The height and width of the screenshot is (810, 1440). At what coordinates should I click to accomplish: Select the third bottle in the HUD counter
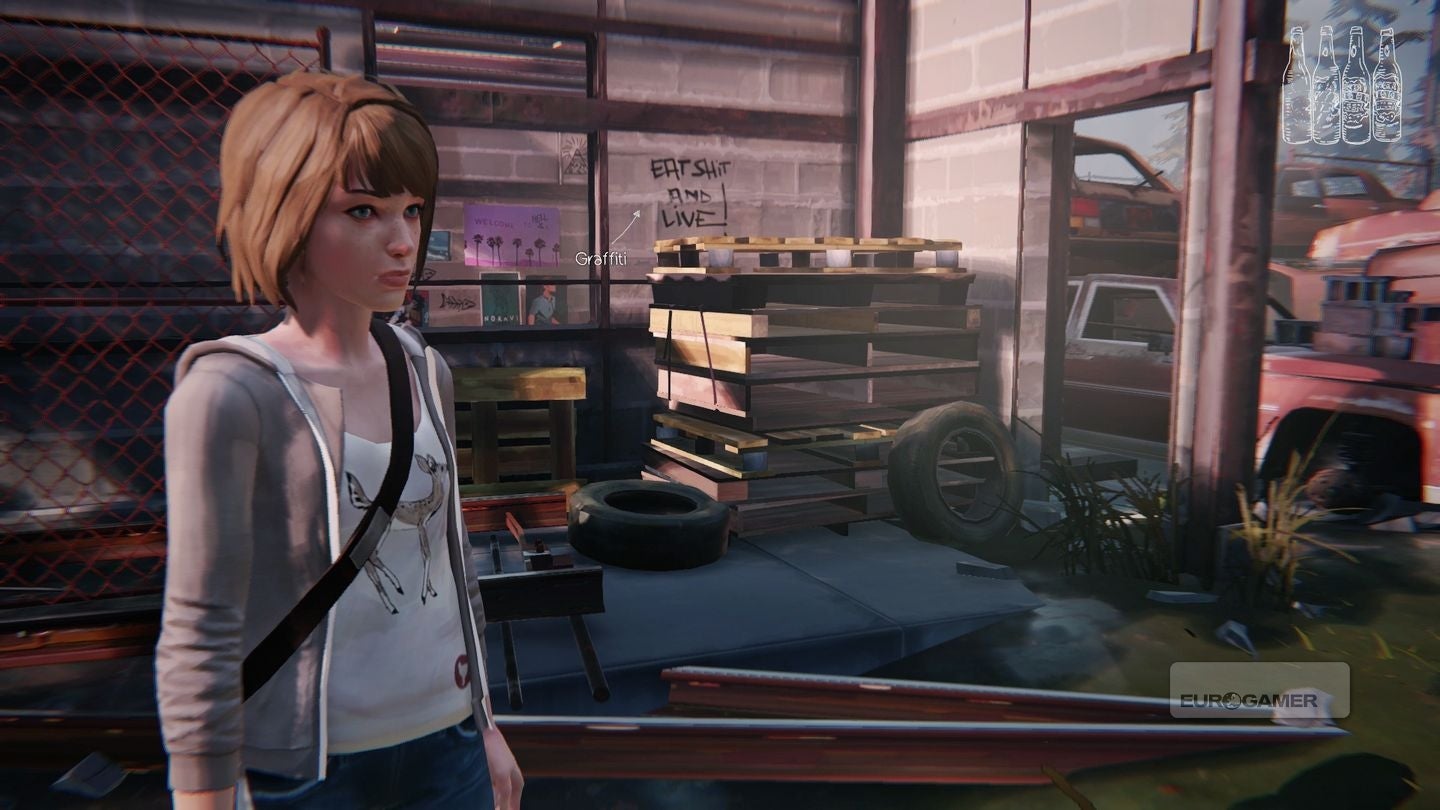tap(1355, 85)
